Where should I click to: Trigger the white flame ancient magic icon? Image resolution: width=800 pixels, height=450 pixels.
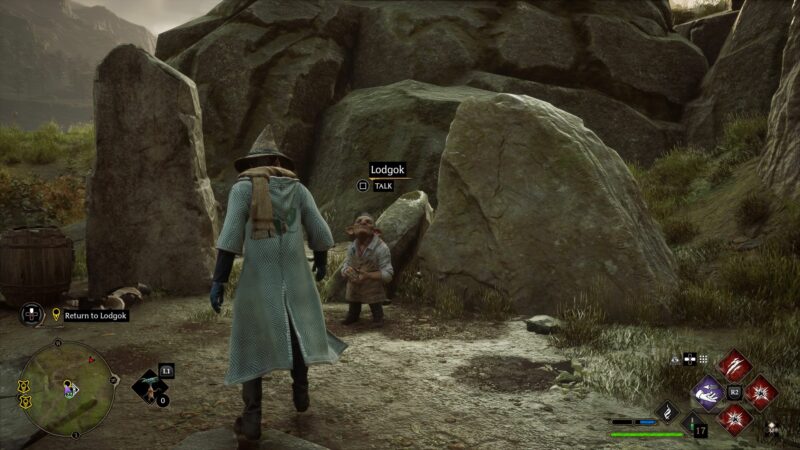click(667, 411)
